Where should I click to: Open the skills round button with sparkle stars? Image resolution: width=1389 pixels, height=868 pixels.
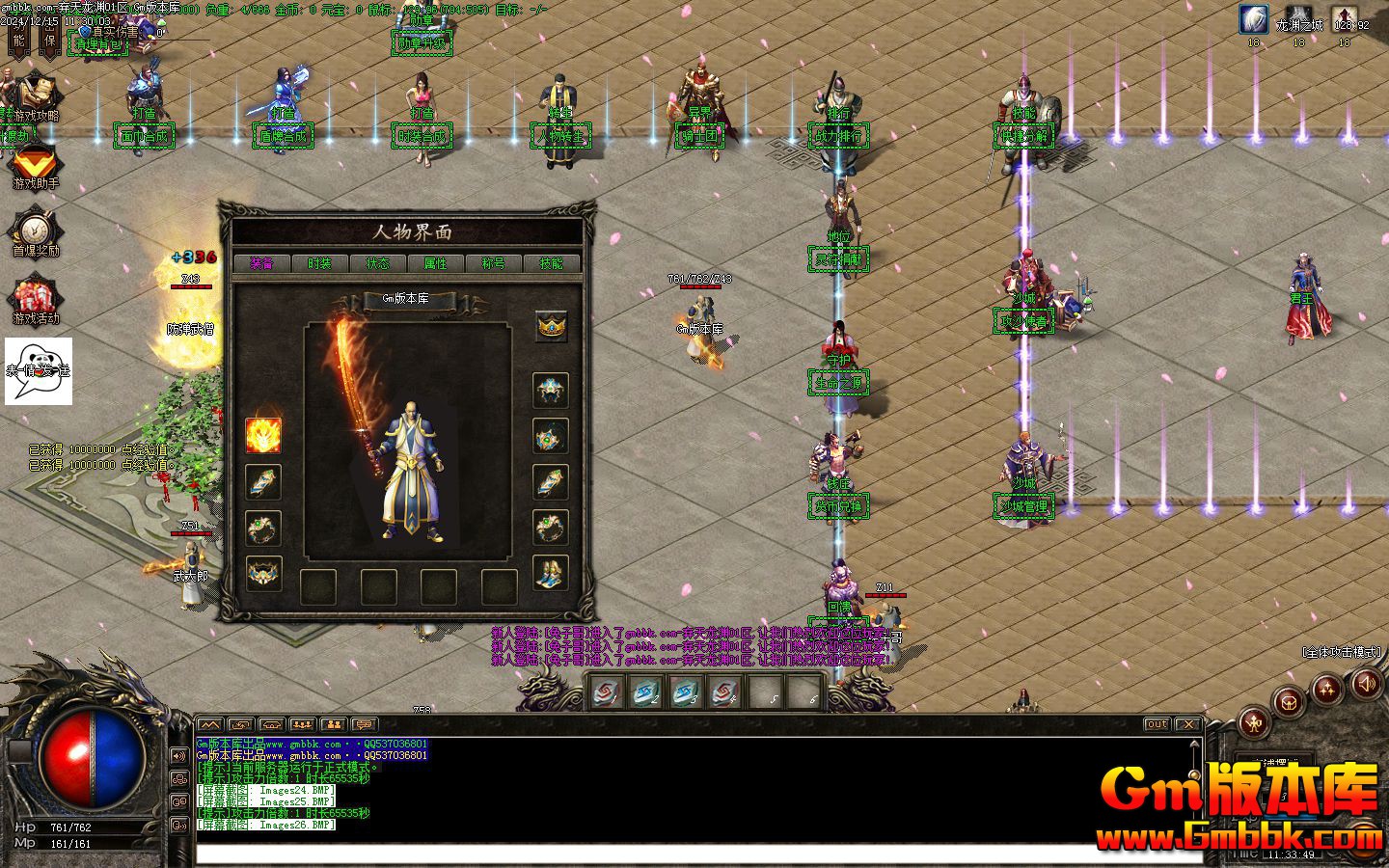tap(1327, 688)
